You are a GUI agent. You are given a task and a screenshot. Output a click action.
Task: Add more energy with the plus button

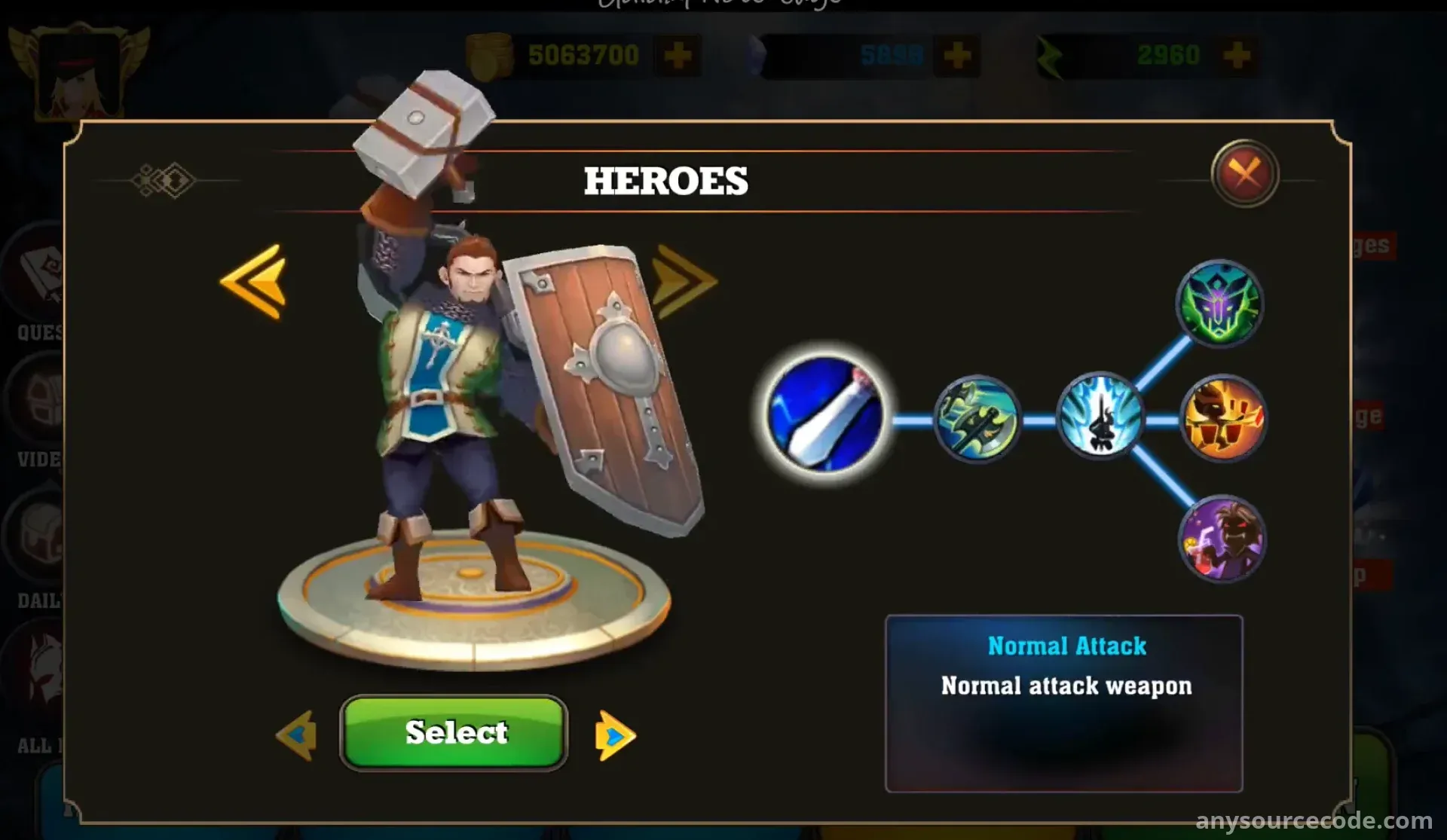[x=1237, y=55]
